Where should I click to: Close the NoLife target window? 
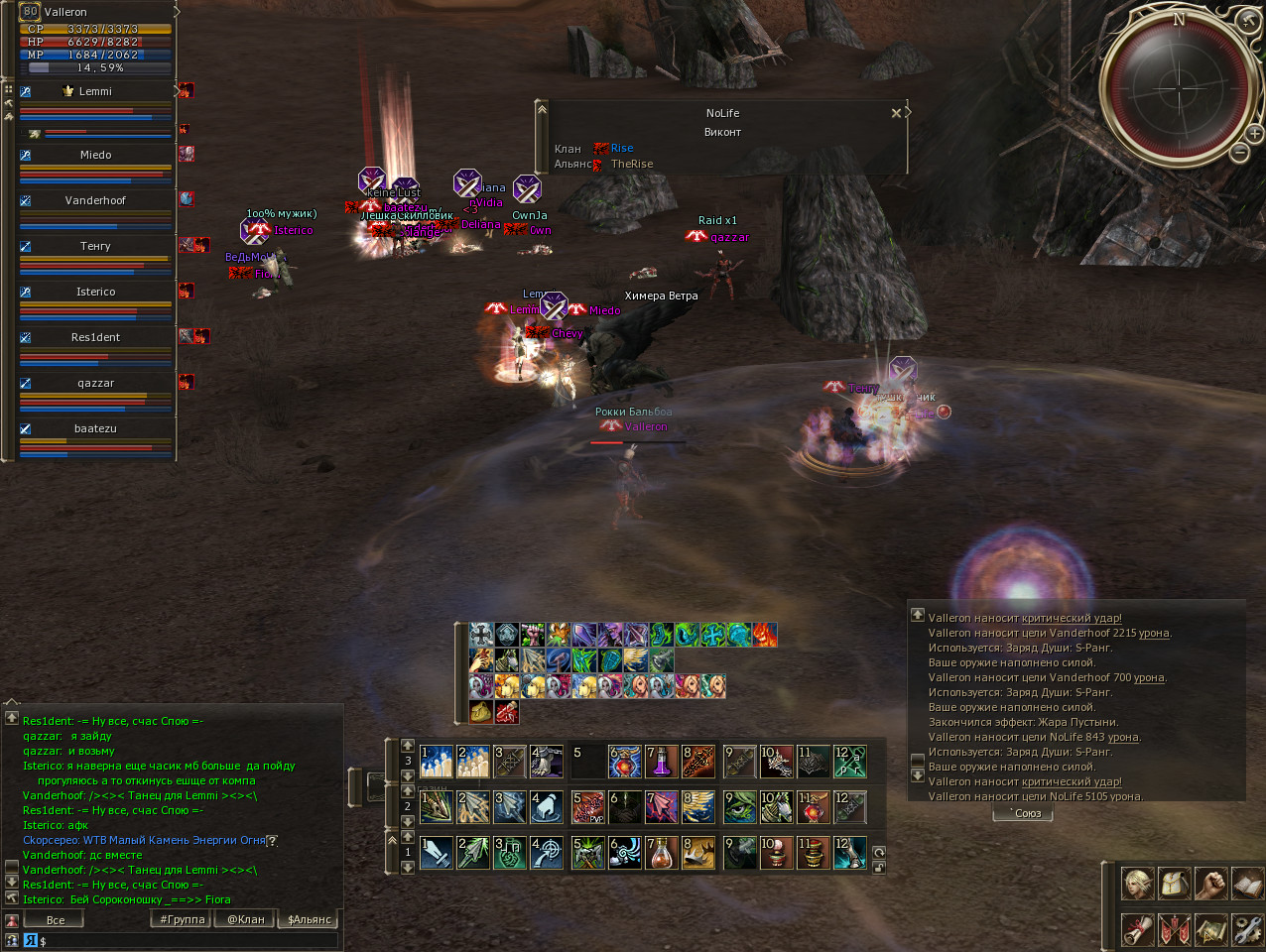(896, 113)
